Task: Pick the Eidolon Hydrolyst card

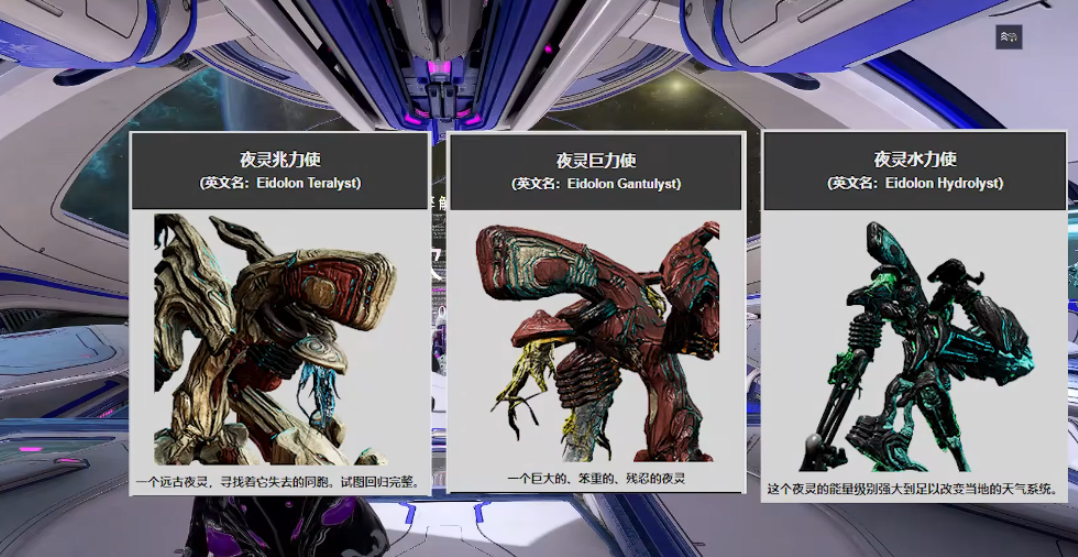Action: coord(914,316)
